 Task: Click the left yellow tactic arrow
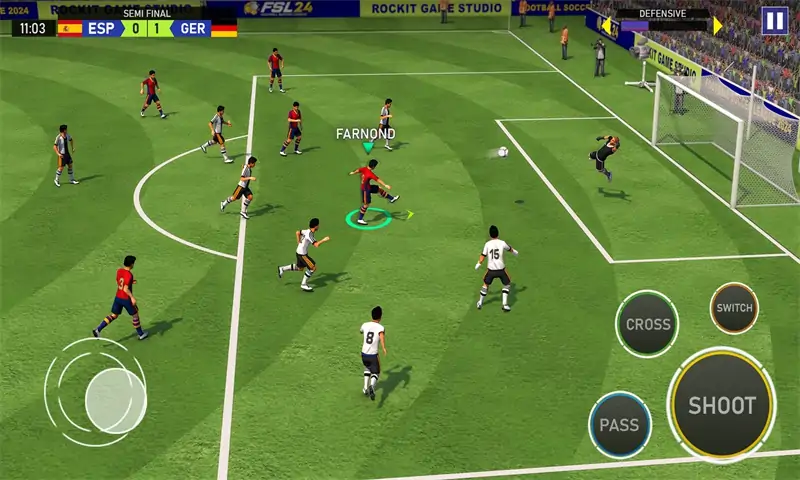(606, 24)
